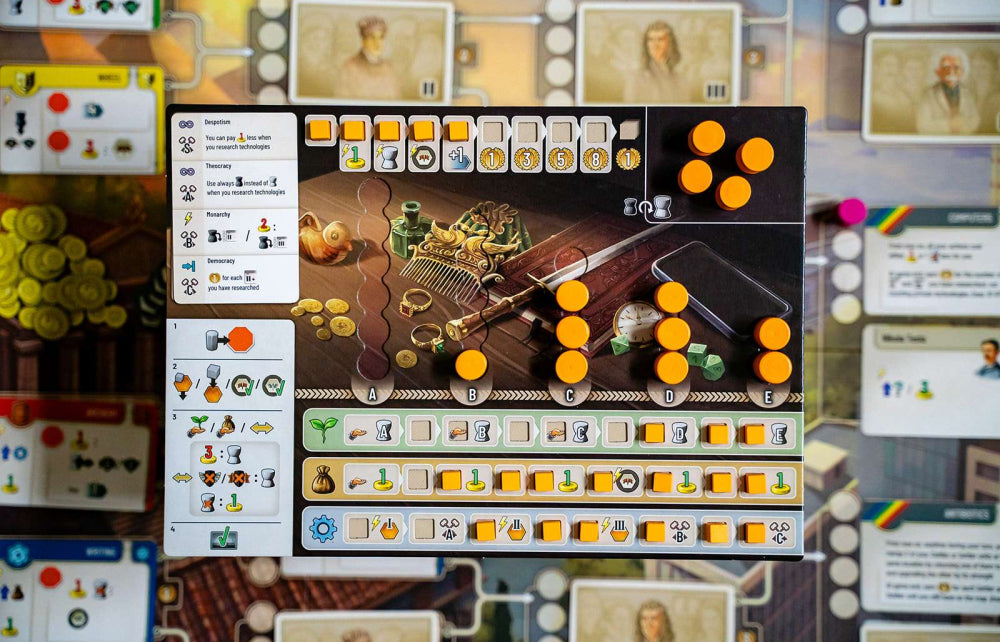Screen dimensions: 1000x642
Task: Click the checkmark icon in step 4
Action: tap(224, 539)
